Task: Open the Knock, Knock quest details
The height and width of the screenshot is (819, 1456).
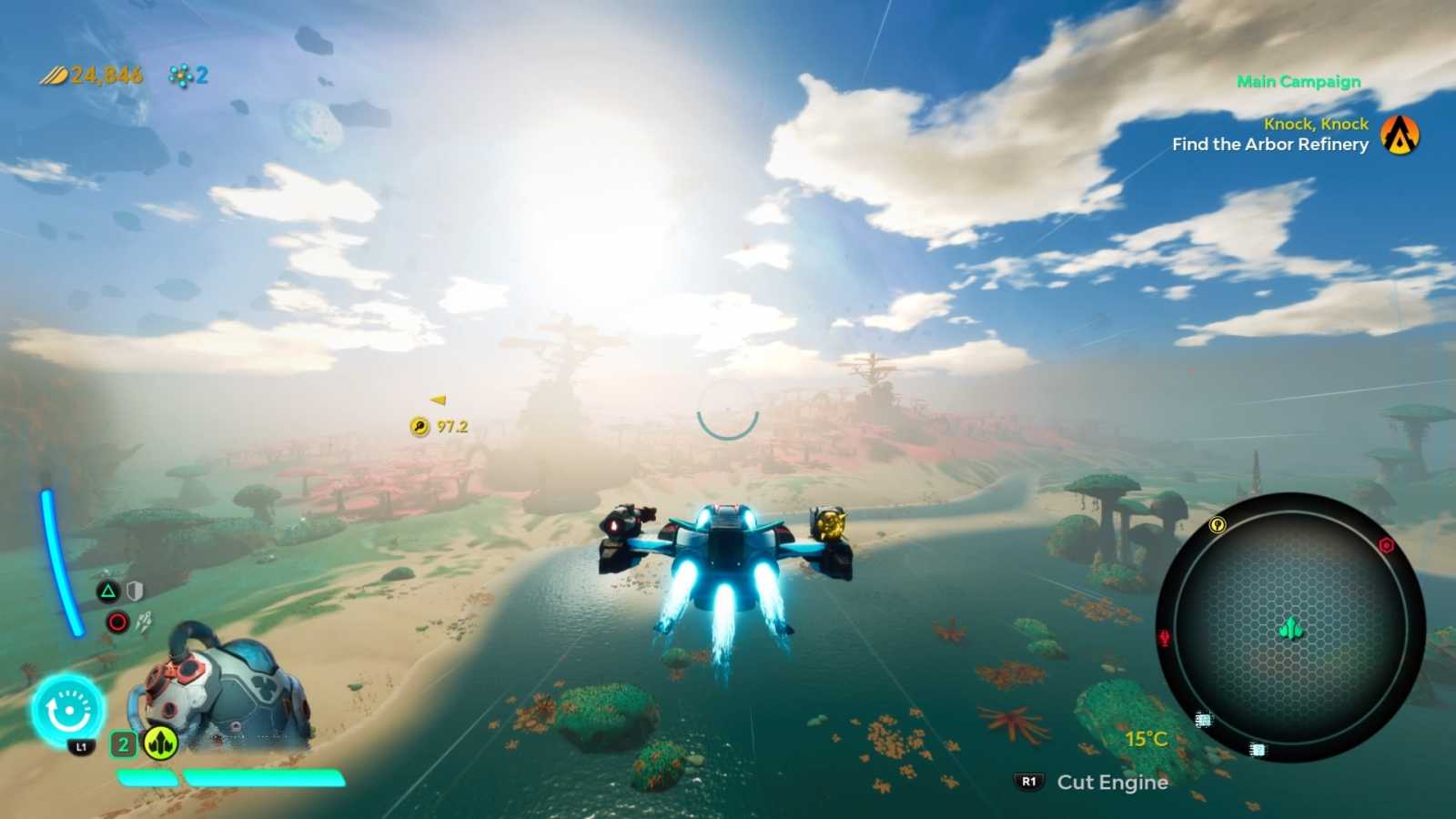Action: coord(1314,124)
